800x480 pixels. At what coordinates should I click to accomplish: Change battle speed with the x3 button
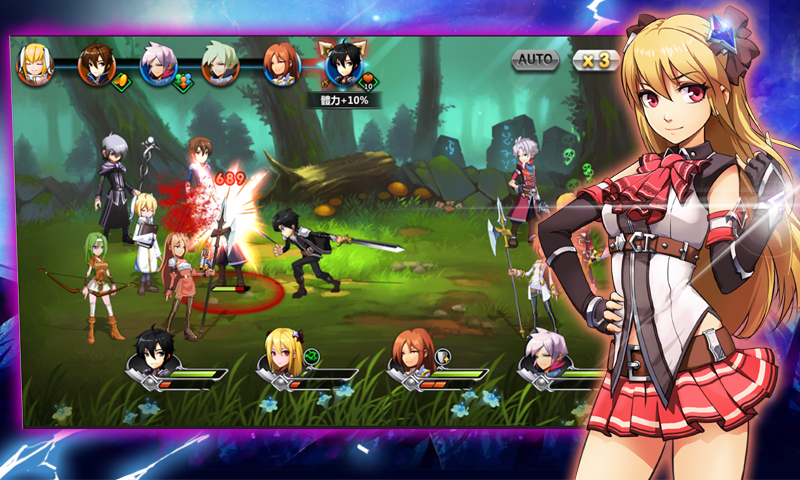pyautogui.click(x=596, y=60)
